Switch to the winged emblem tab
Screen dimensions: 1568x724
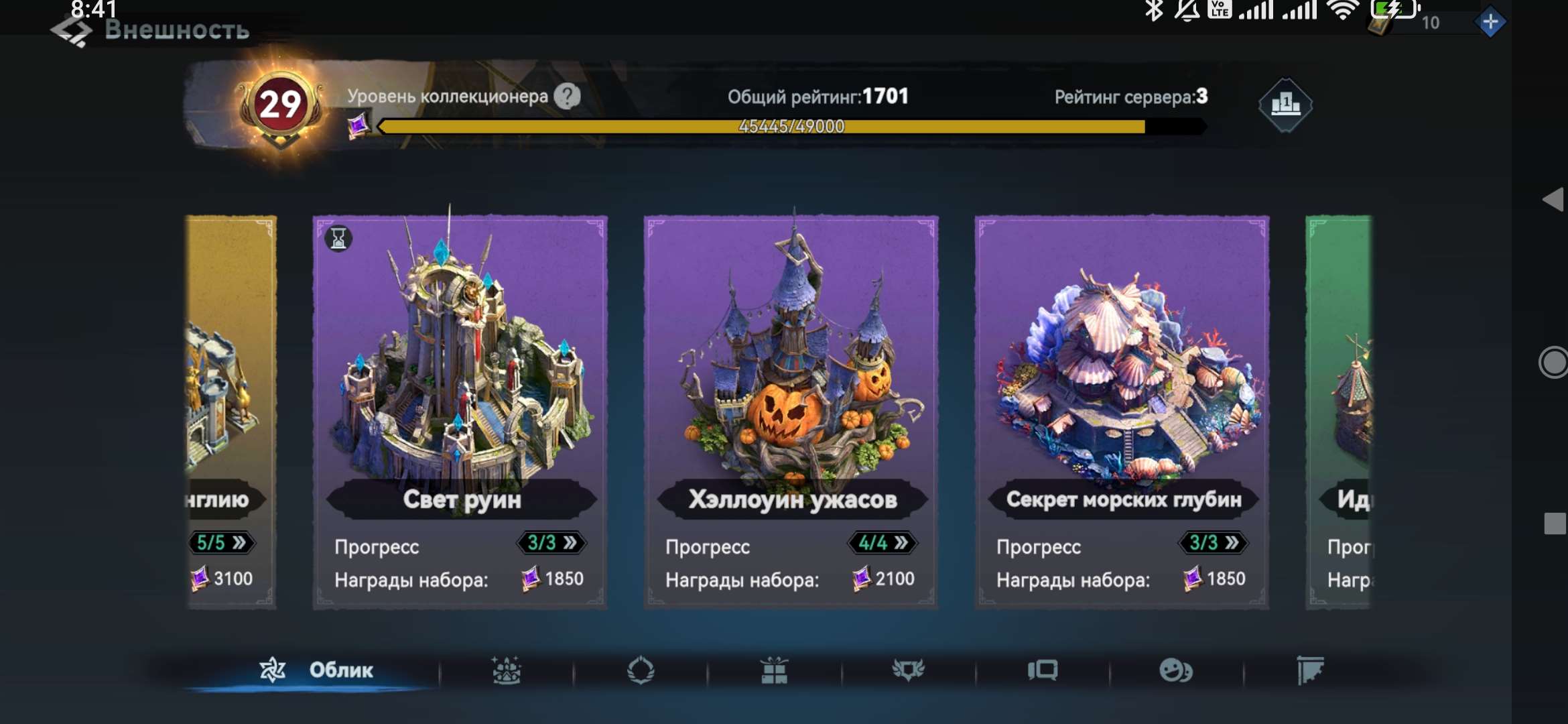(909, 670)
